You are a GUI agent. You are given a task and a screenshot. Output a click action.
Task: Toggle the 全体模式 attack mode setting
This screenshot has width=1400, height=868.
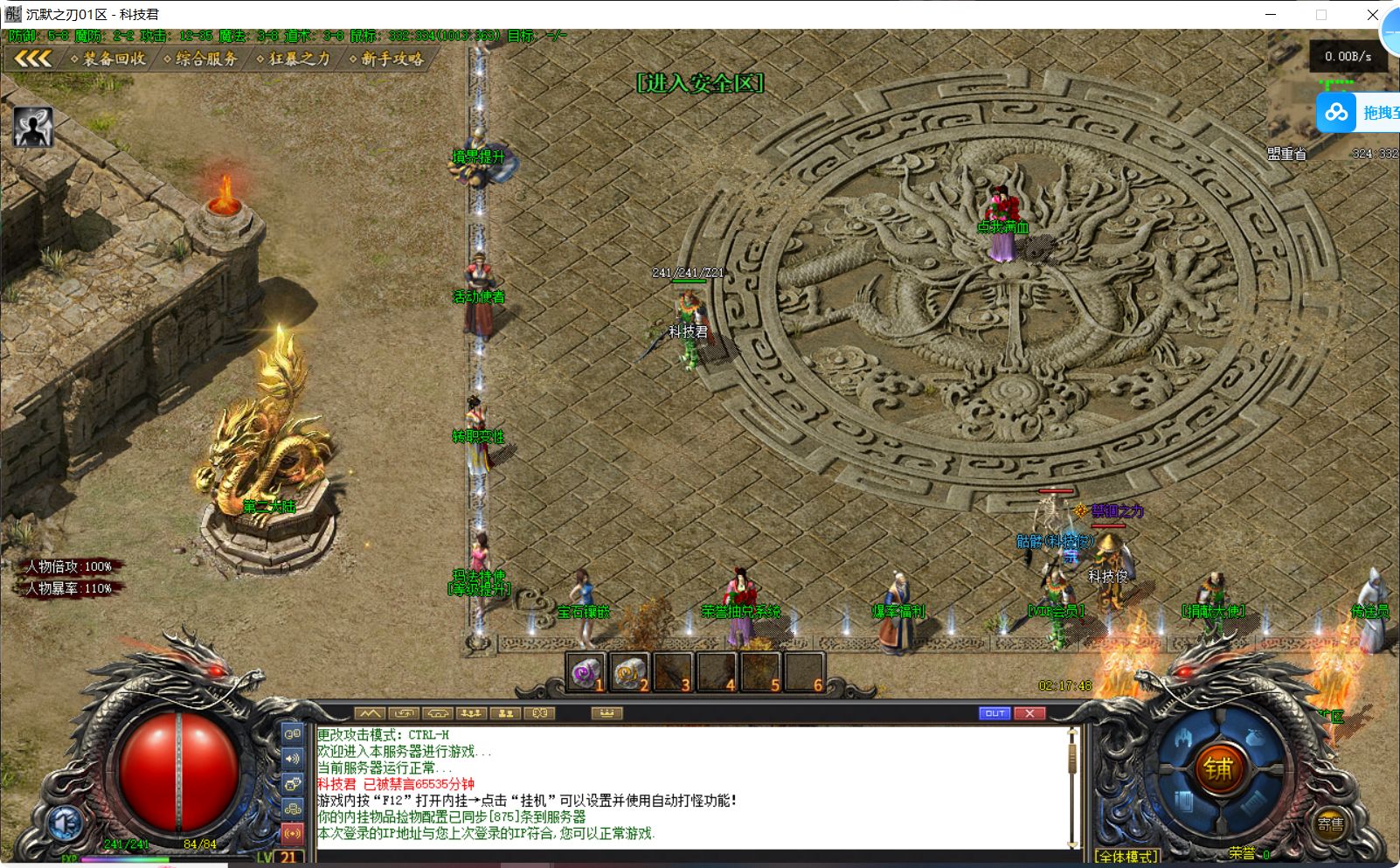[x=1125, y=855]
